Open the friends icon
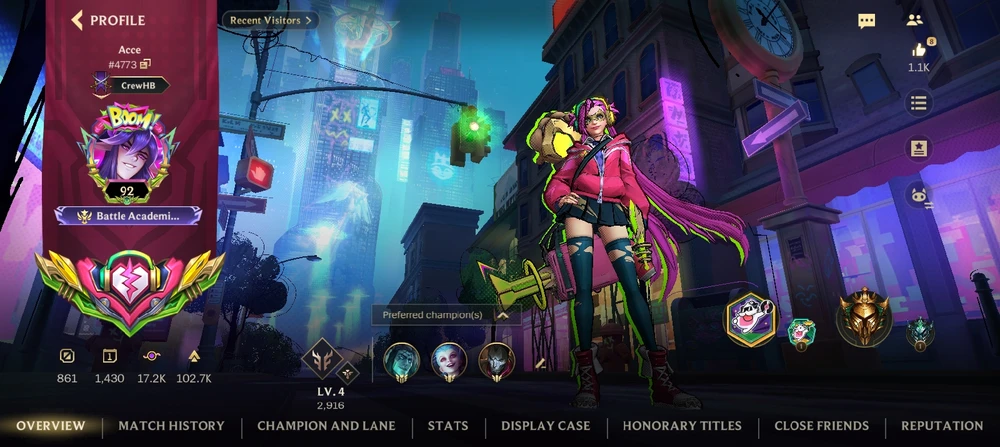The height and width of the screenshot is (447, 1000). [x=914, y=20]
